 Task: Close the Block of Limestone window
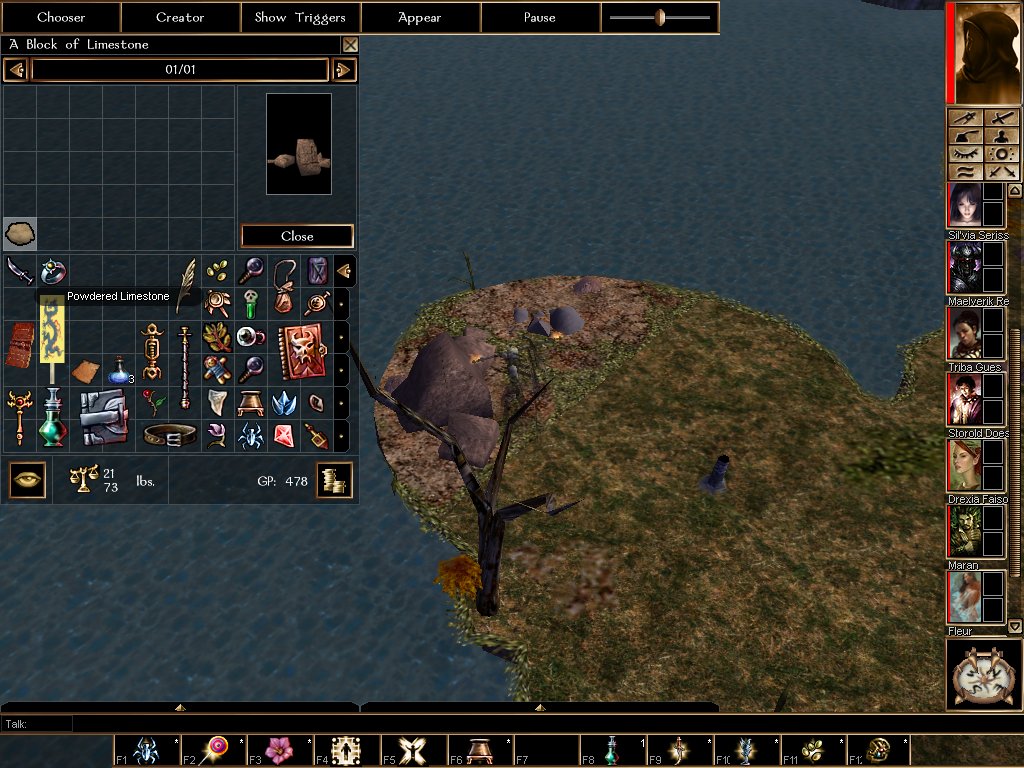350,45
